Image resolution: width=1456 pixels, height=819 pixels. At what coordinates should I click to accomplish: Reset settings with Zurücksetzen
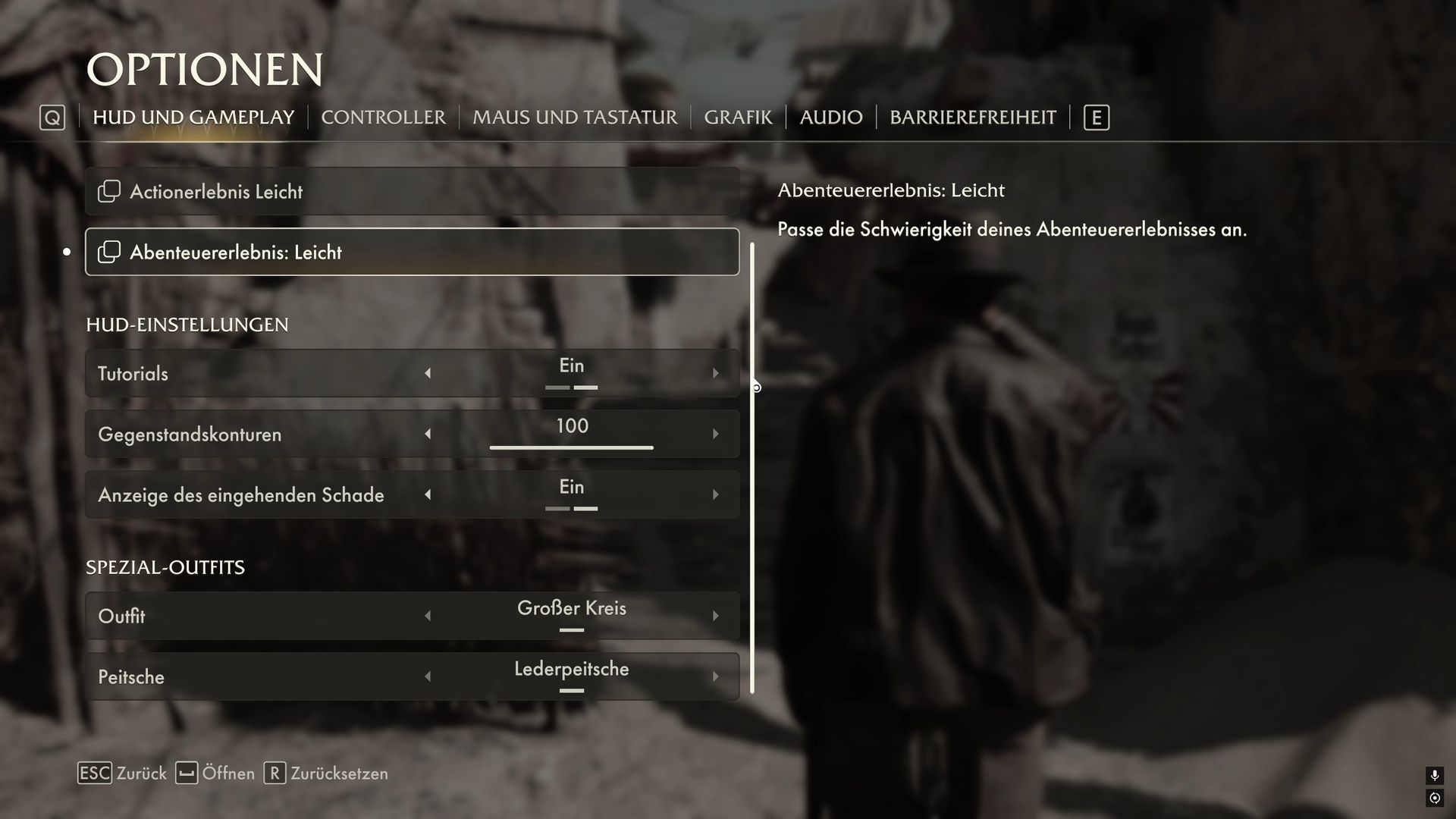click(x=326, y=773)
